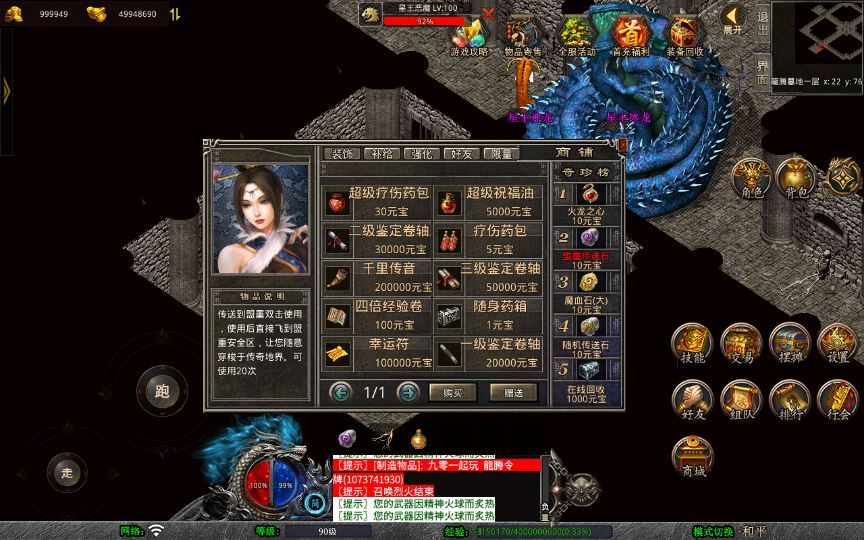864x540 pixels.
Task: Click the 赠送 gift button
Action: pos(512,392)
